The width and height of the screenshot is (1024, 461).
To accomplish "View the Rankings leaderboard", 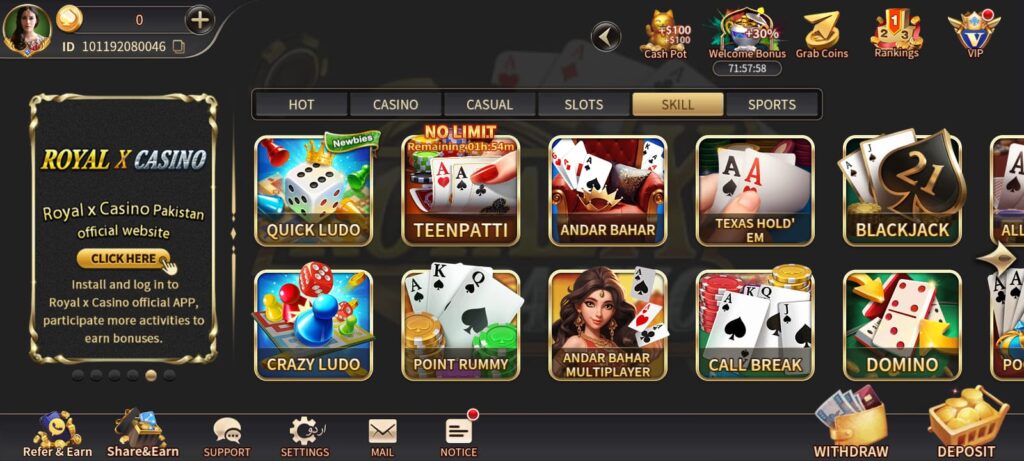I will [x=896, y=34].
